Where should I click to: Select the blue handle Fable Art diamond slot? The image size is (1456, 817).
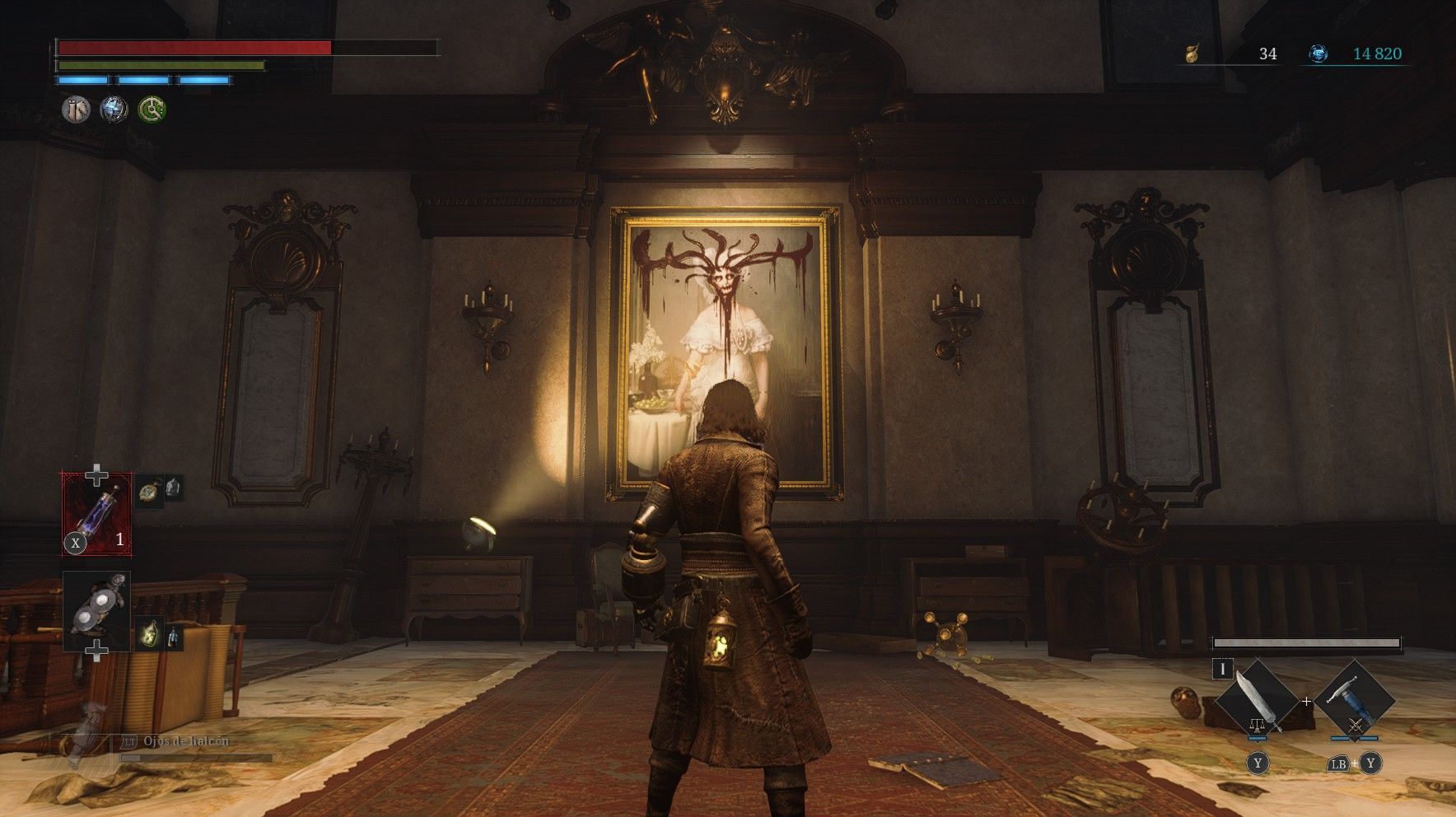(1355, 700)
